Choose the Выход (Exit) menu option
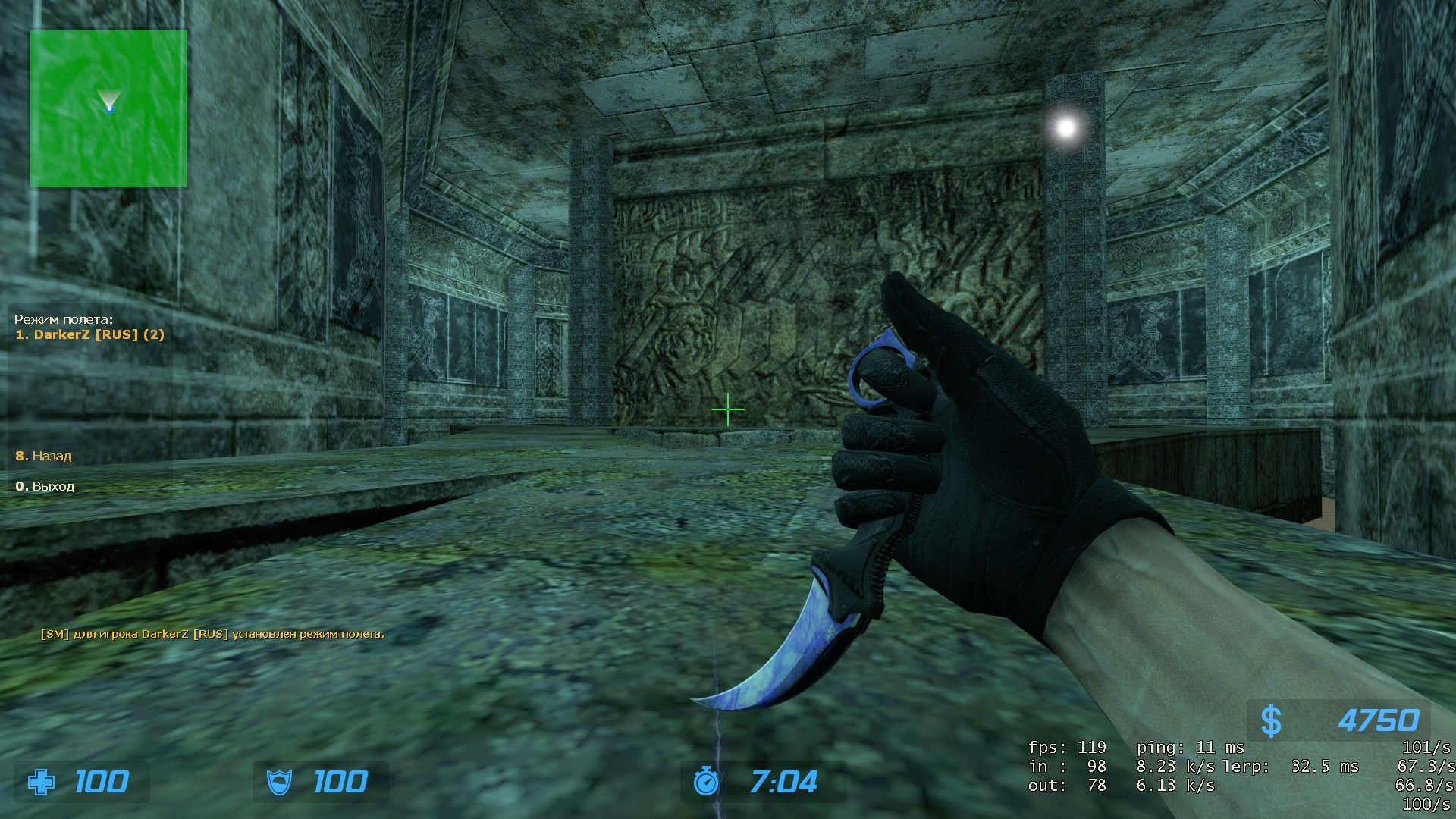 (45, 486)
